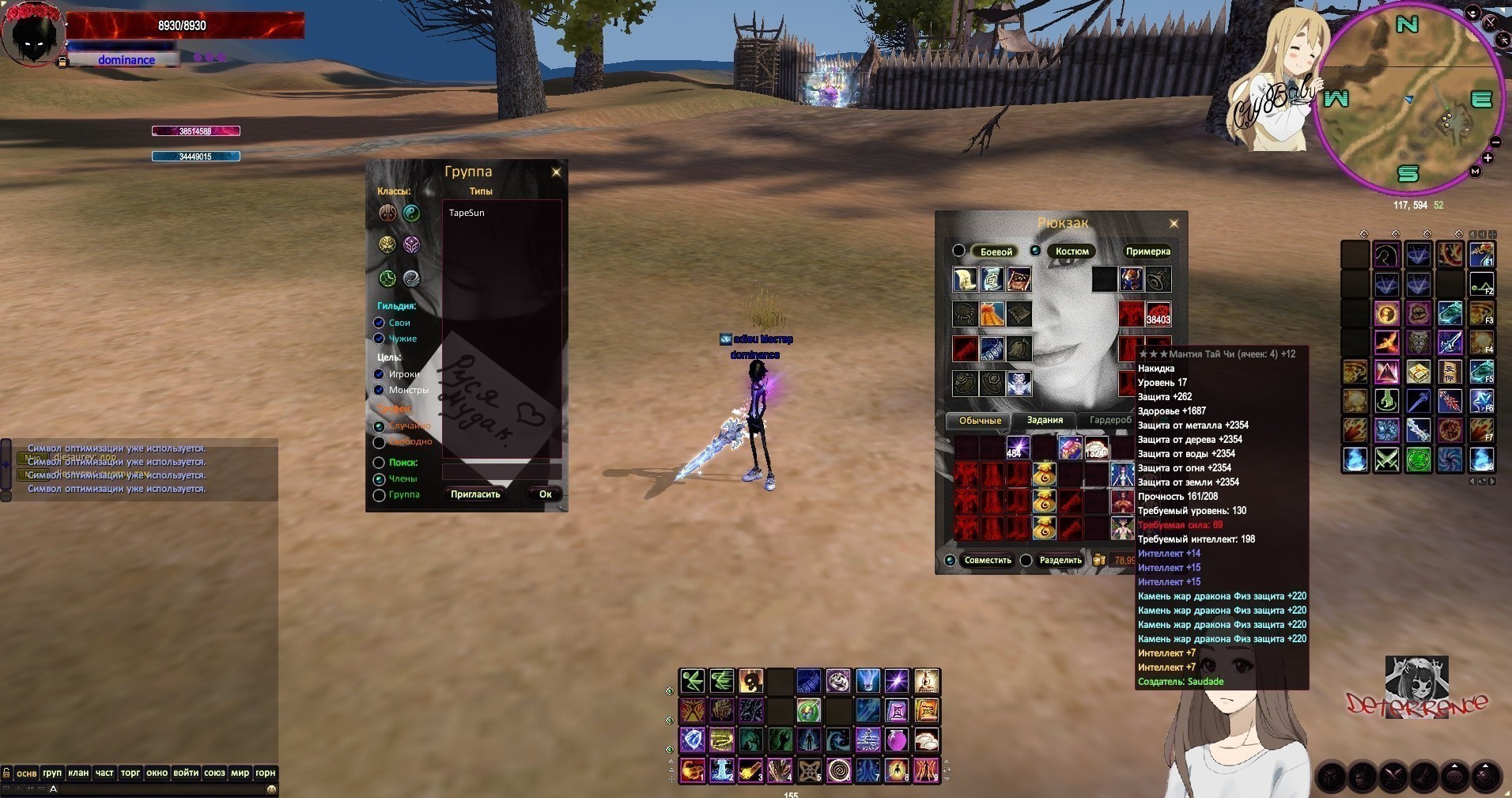Switch to the Задания inventory tab
This screenshot has width=1512, height=798.
point(1044,421)
